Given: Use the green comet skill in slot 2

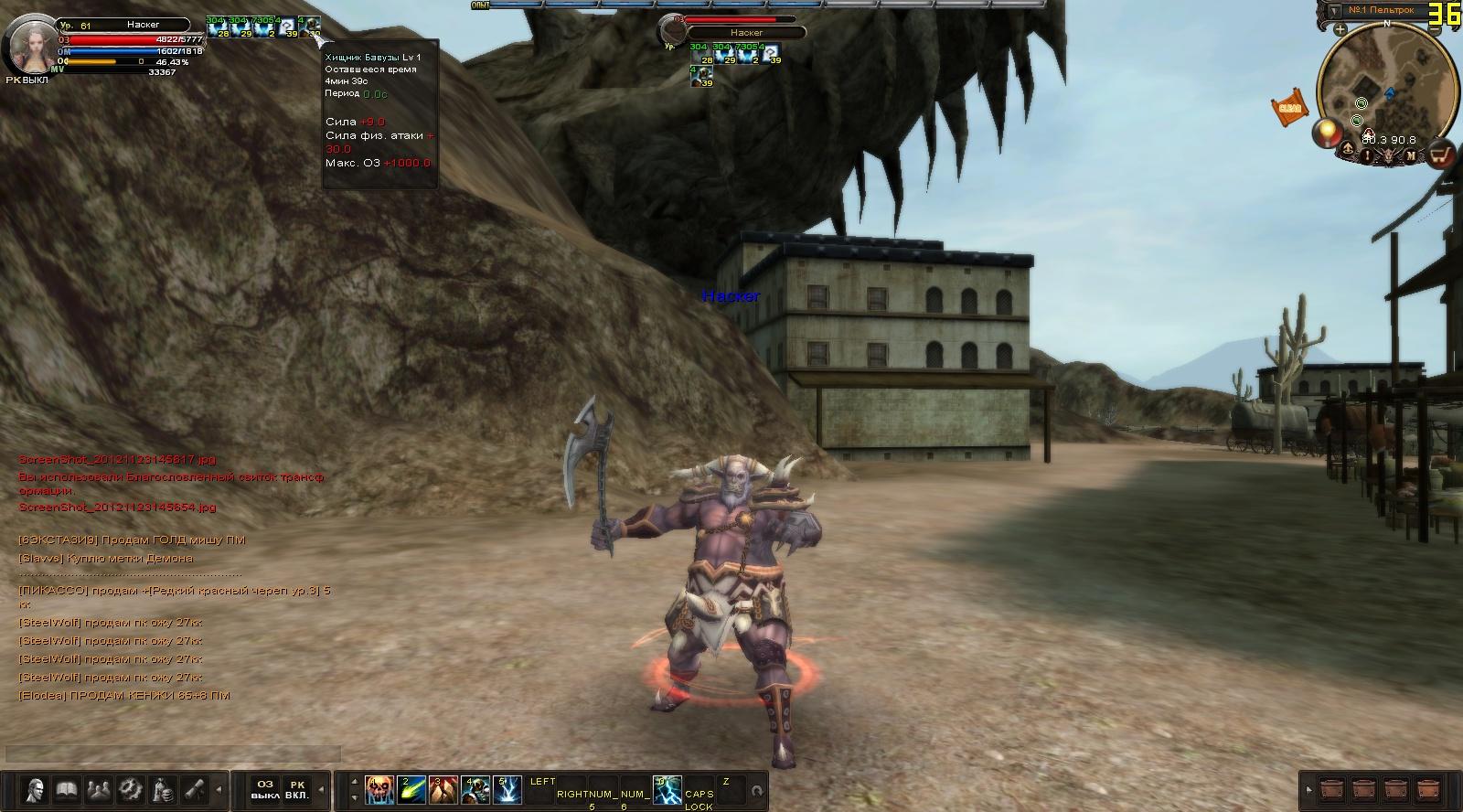Looking at the screenshot, I should click(x=411, y=789).
